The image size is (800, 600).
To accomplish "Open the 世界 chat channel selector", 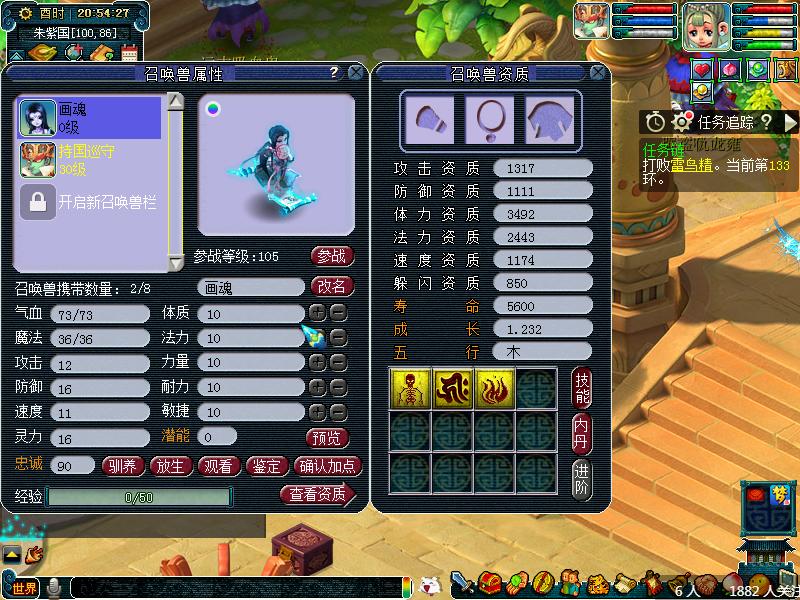I will (23, 588).
